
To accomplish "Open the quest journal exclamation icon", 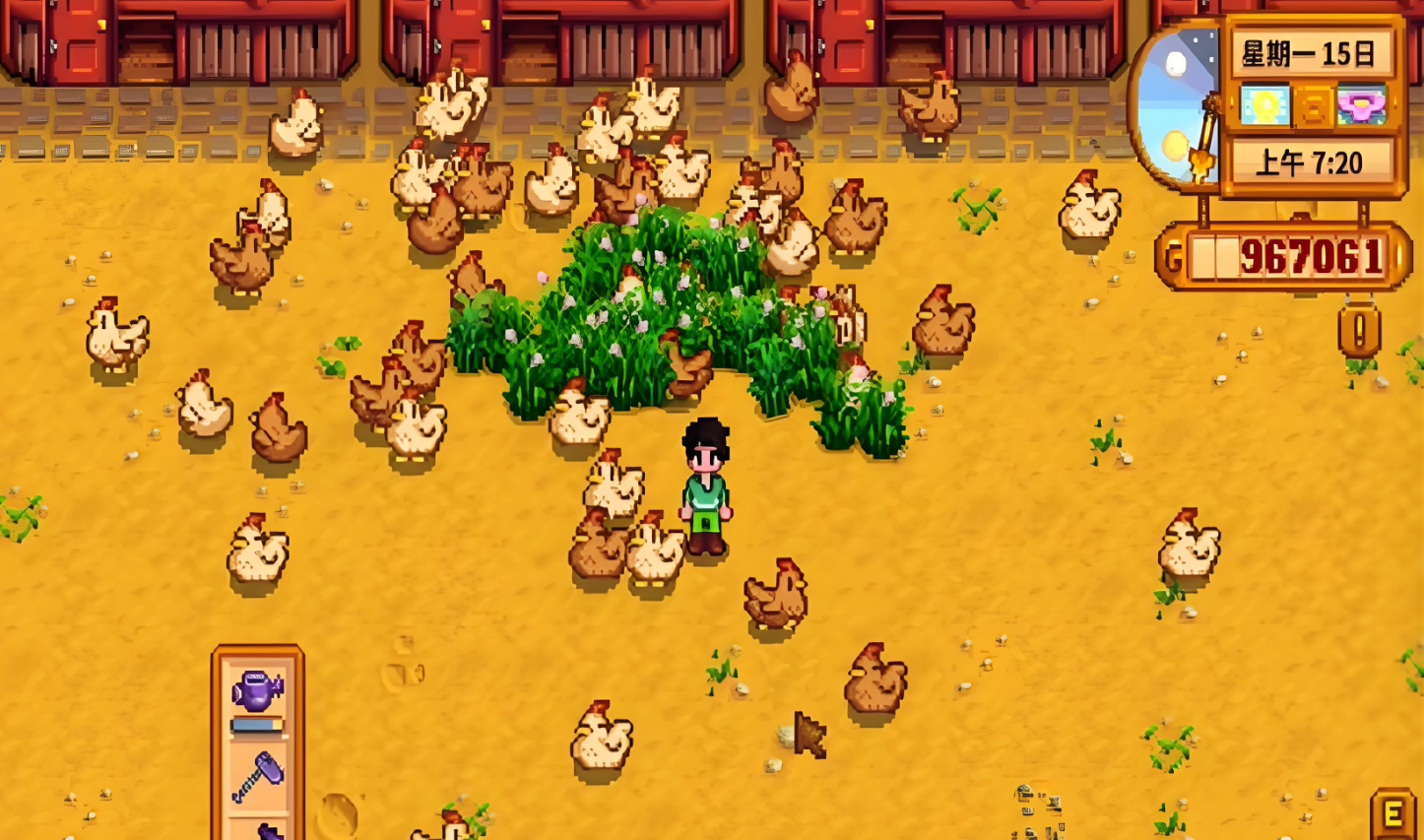I will [1359, 331].
